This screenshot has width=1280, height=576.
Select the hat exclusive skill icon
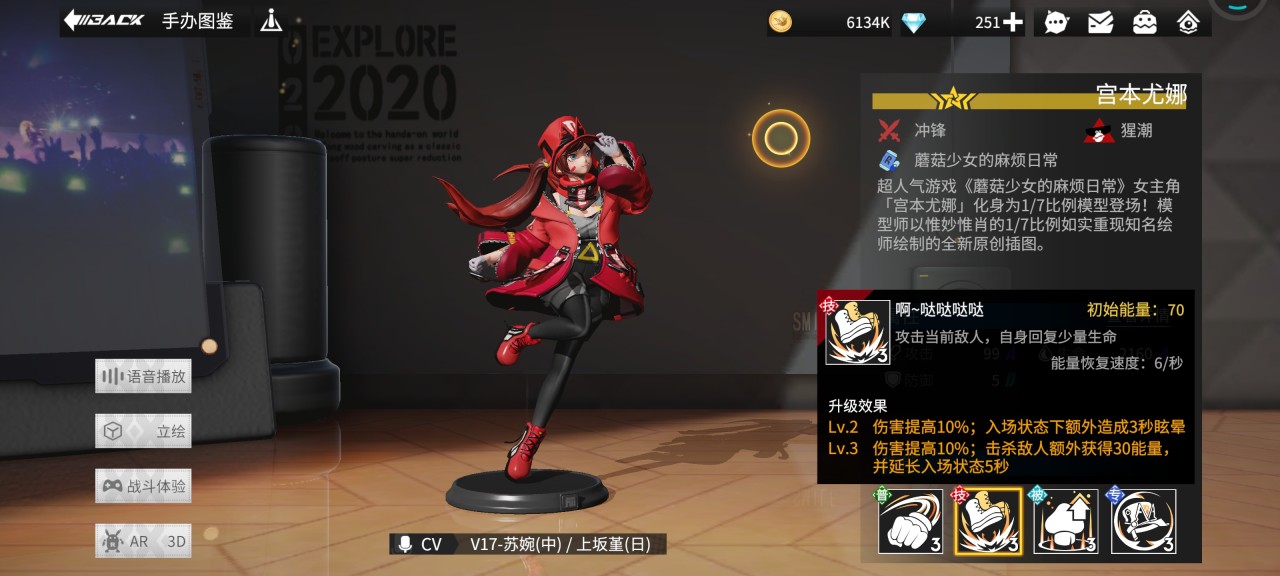[x=1143, y=521]
